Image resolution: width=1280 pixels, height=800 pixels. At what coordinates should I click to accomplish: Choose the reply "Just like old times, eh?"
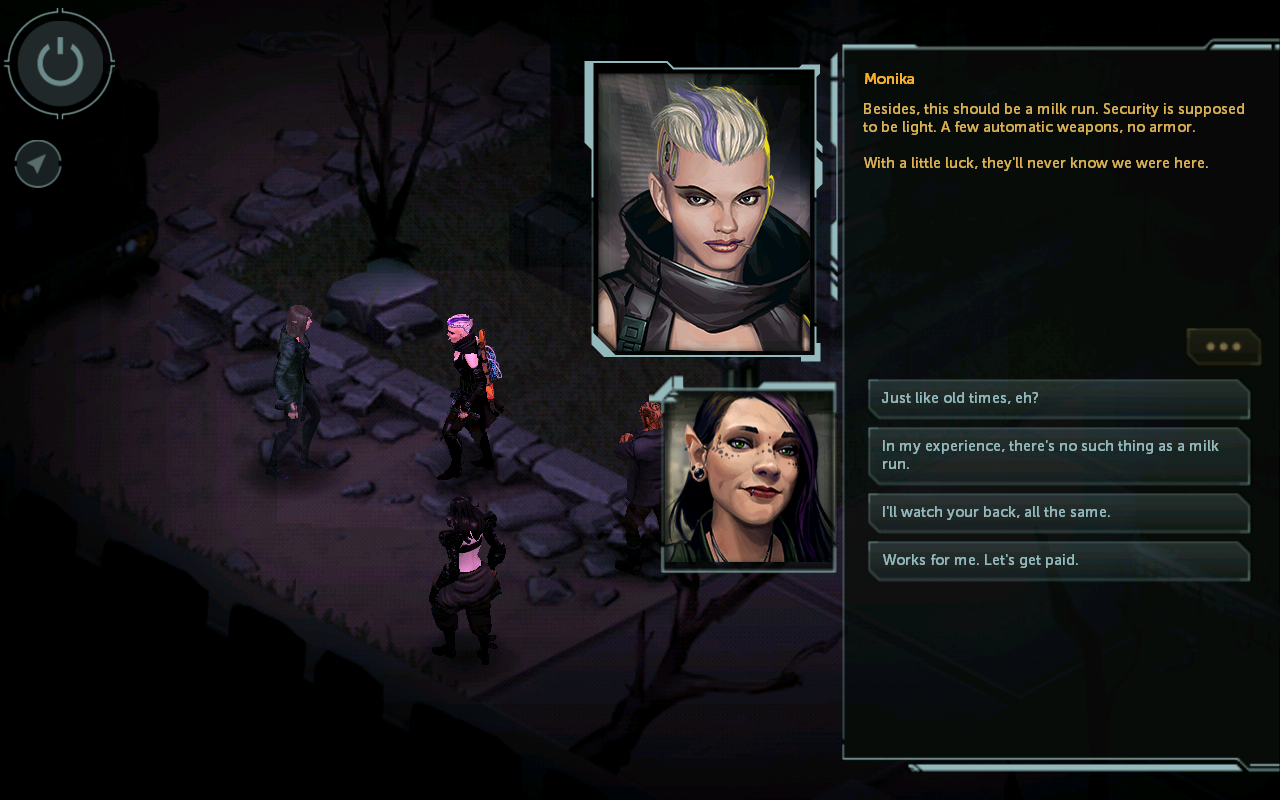click(1058, 398)
